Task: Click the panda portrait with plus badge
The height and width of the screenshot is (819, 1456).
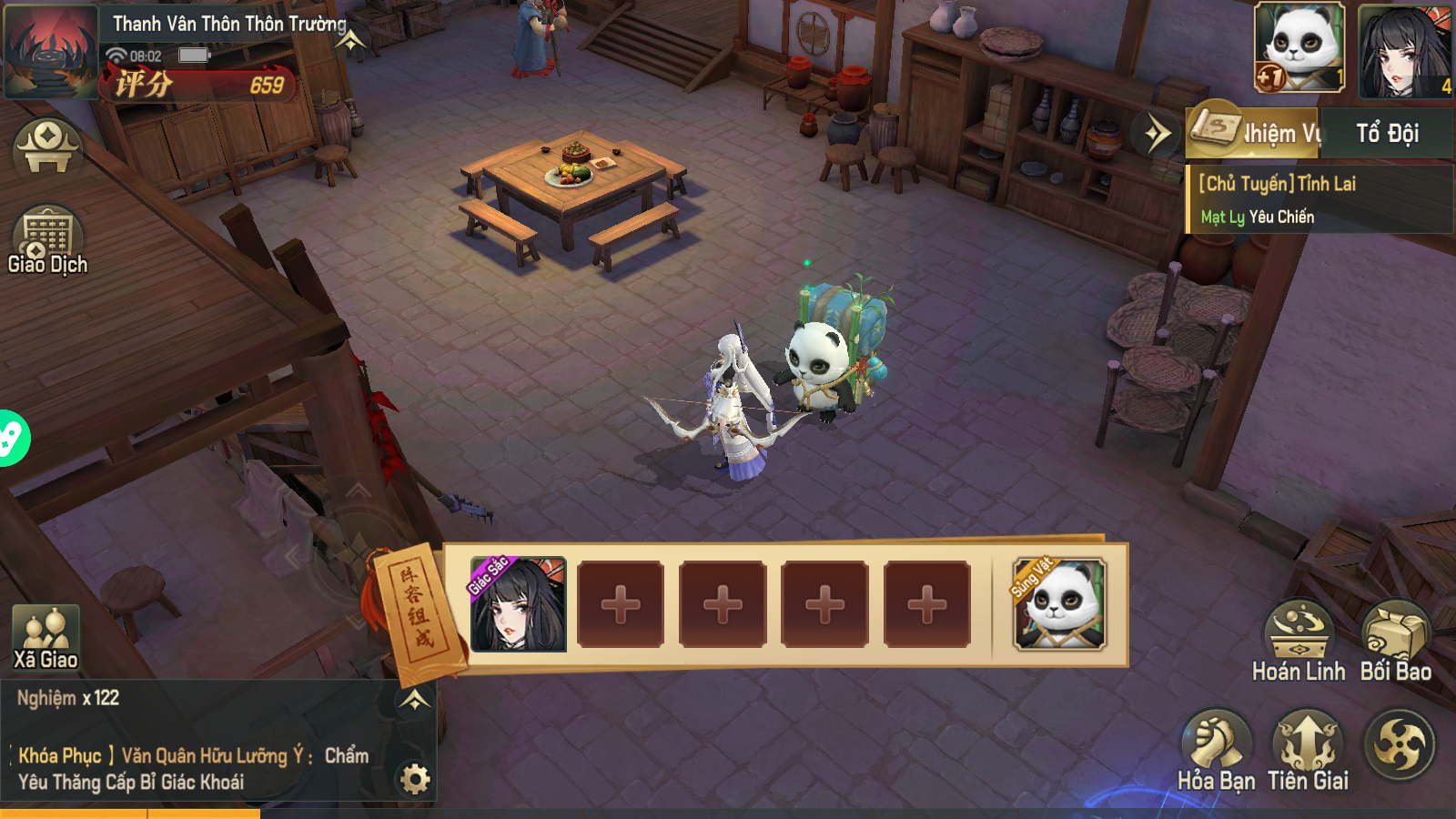Action: click(x=1299, y=46)
